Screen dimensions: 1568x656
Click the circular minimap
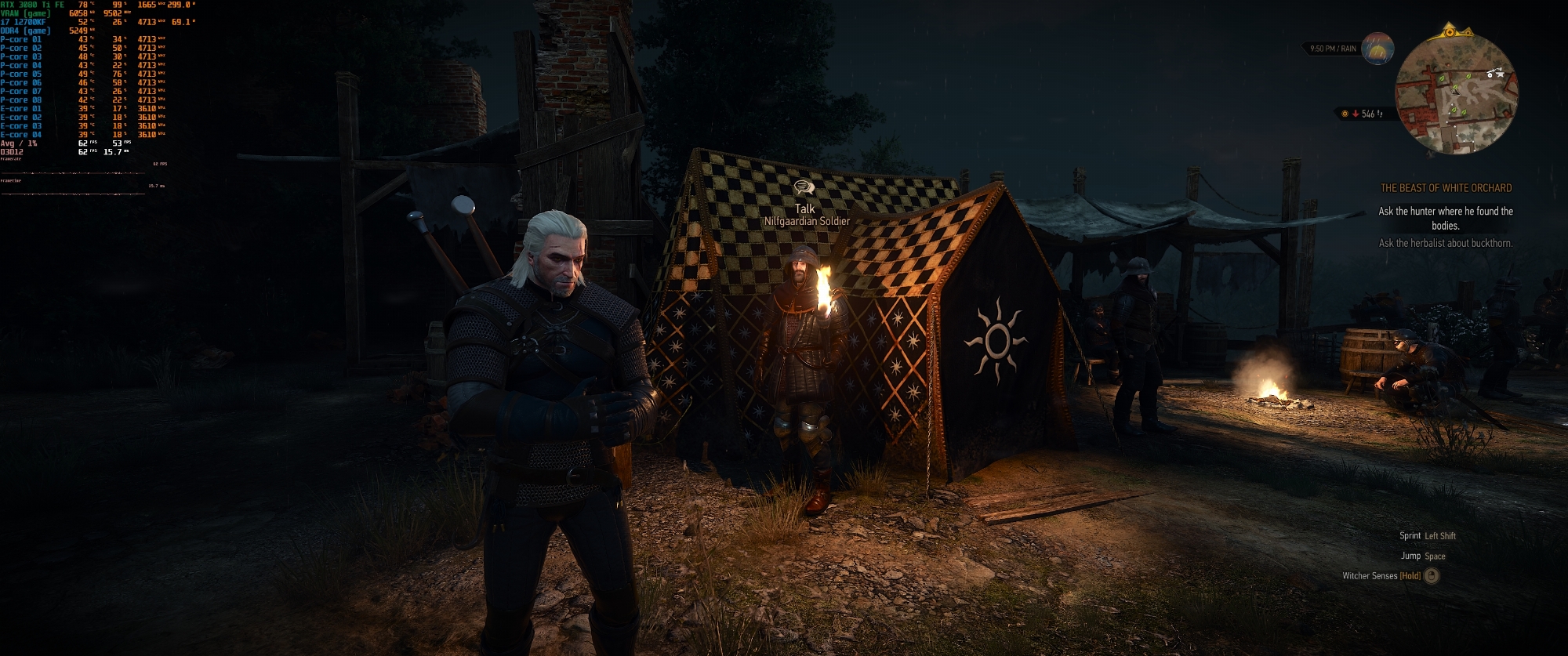coord(1456,94)
